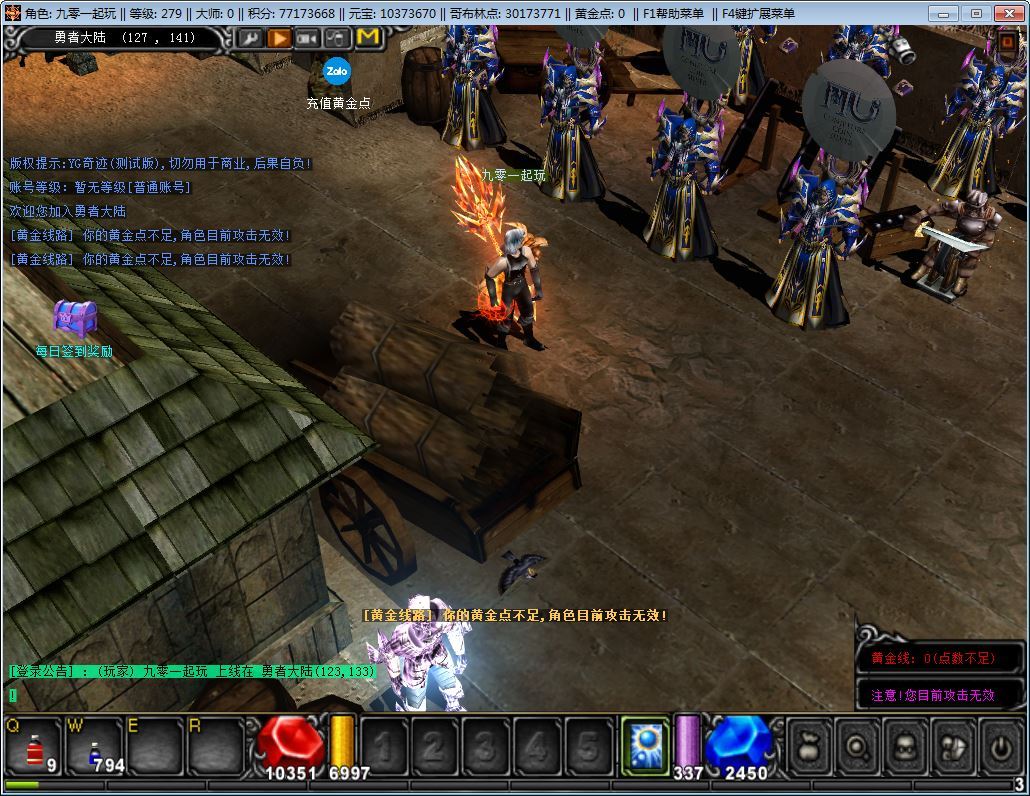Image resolution: width=1030 pixels, height=796 pixels.
Task: Select the blue orb skill icon
Action: click(x=645, y=746)
